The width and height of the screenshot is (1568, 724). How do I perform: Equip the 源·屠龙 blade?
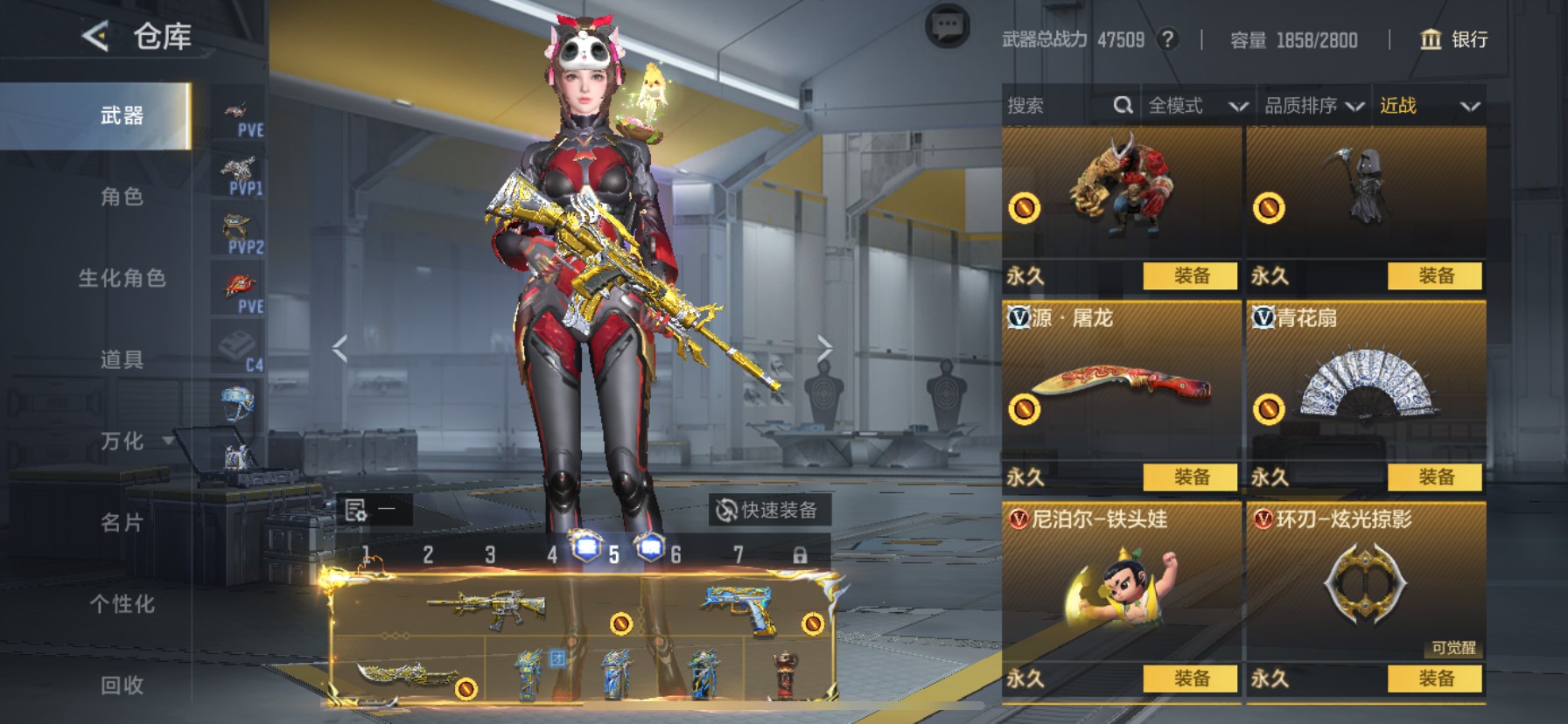click(1190, 477)
